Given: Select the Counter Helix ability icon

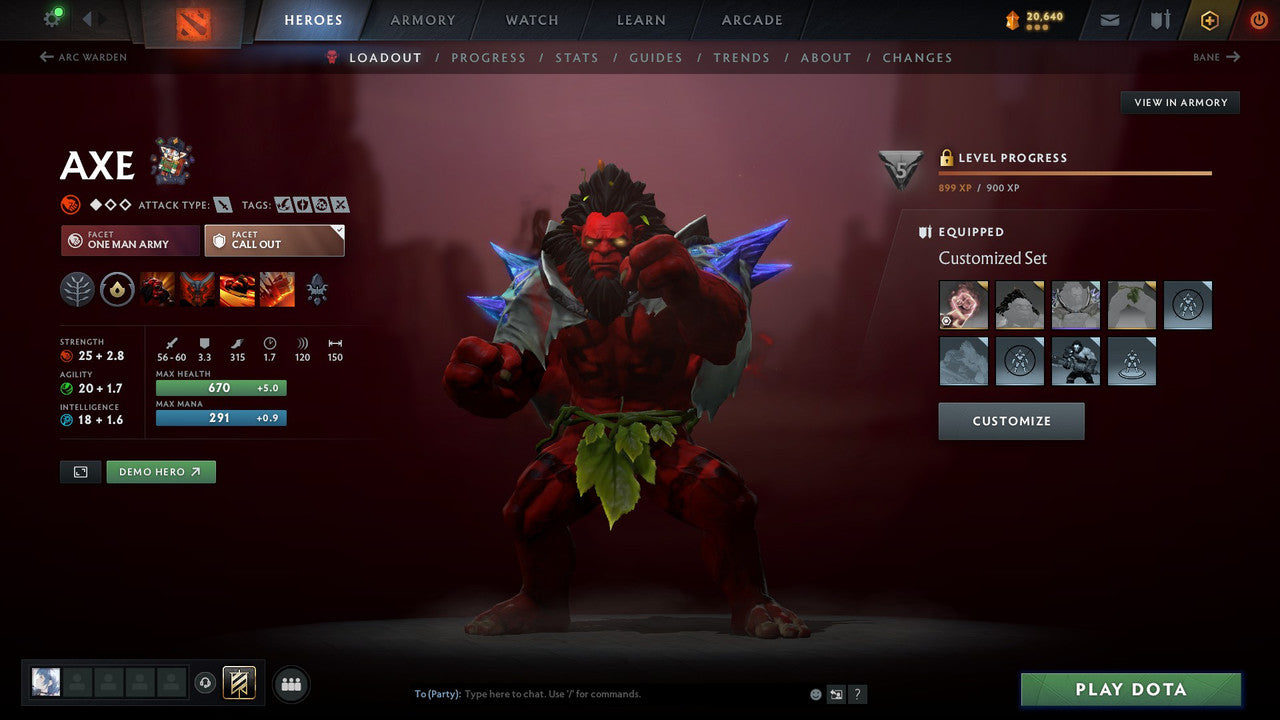Looking at the screenshot, I should [237, 289].
